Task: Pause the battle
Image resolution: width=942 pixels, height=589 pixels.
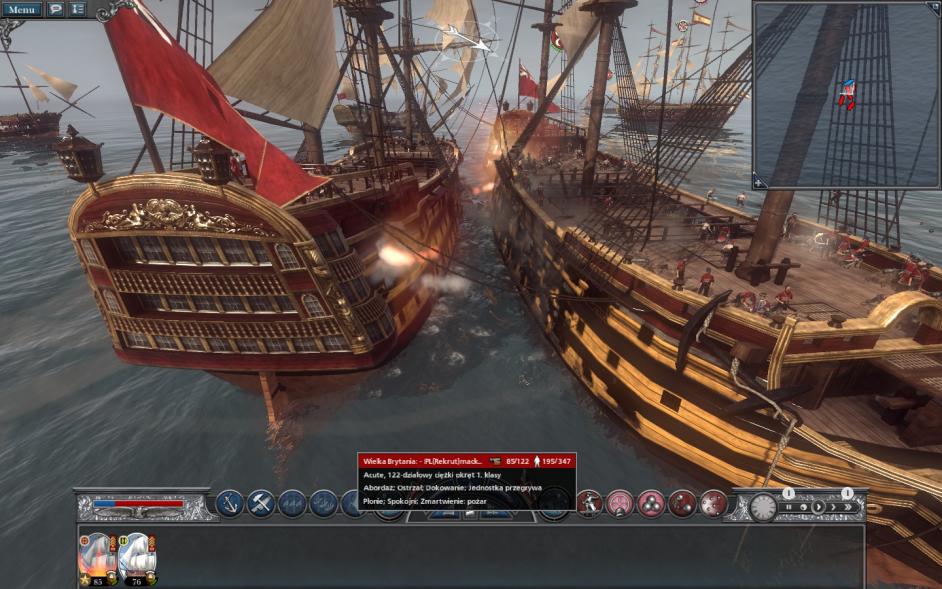Action: click(788, 507)
